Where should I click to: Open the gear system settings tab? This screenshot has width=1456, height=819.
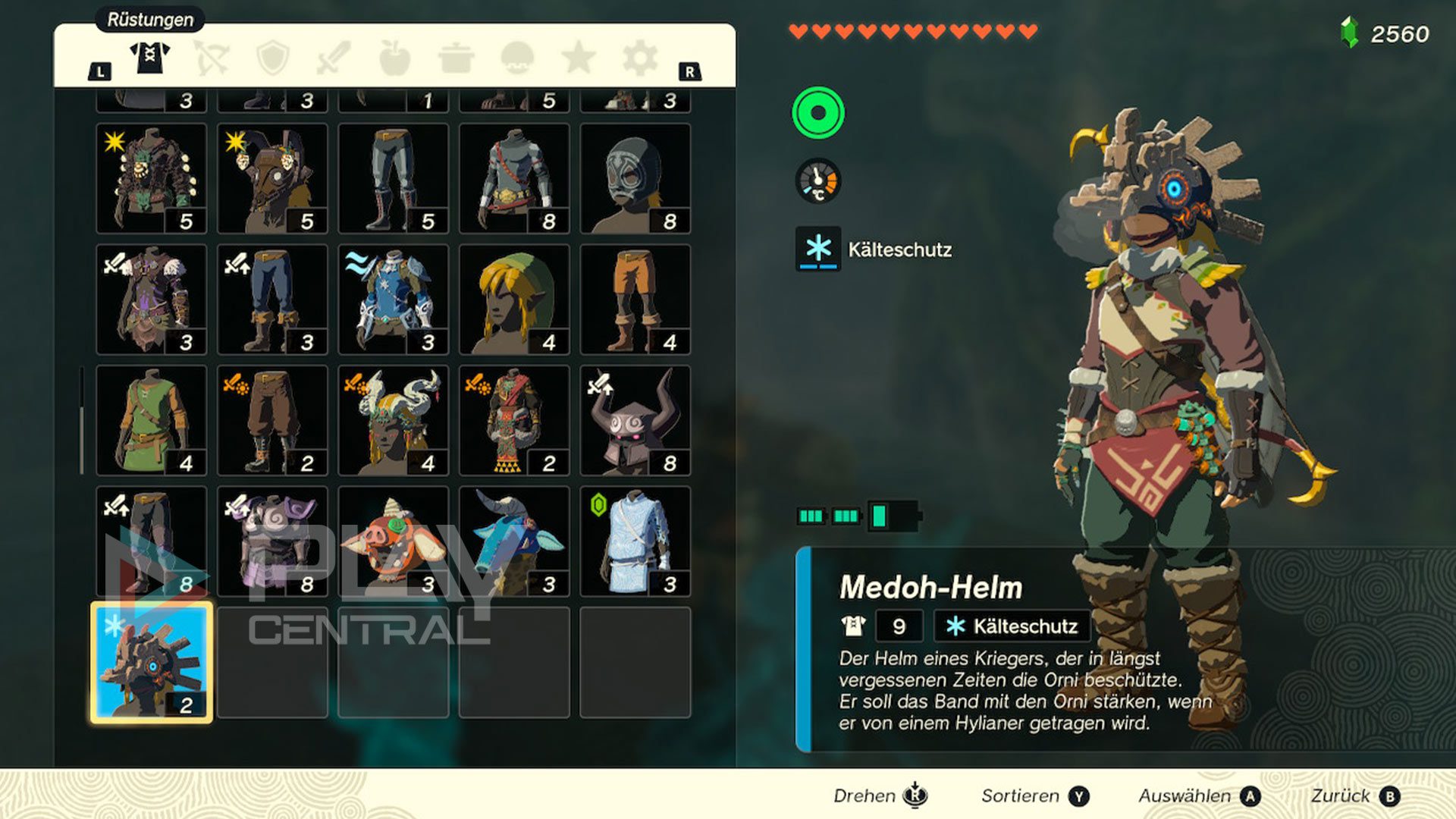coord(639,58)
